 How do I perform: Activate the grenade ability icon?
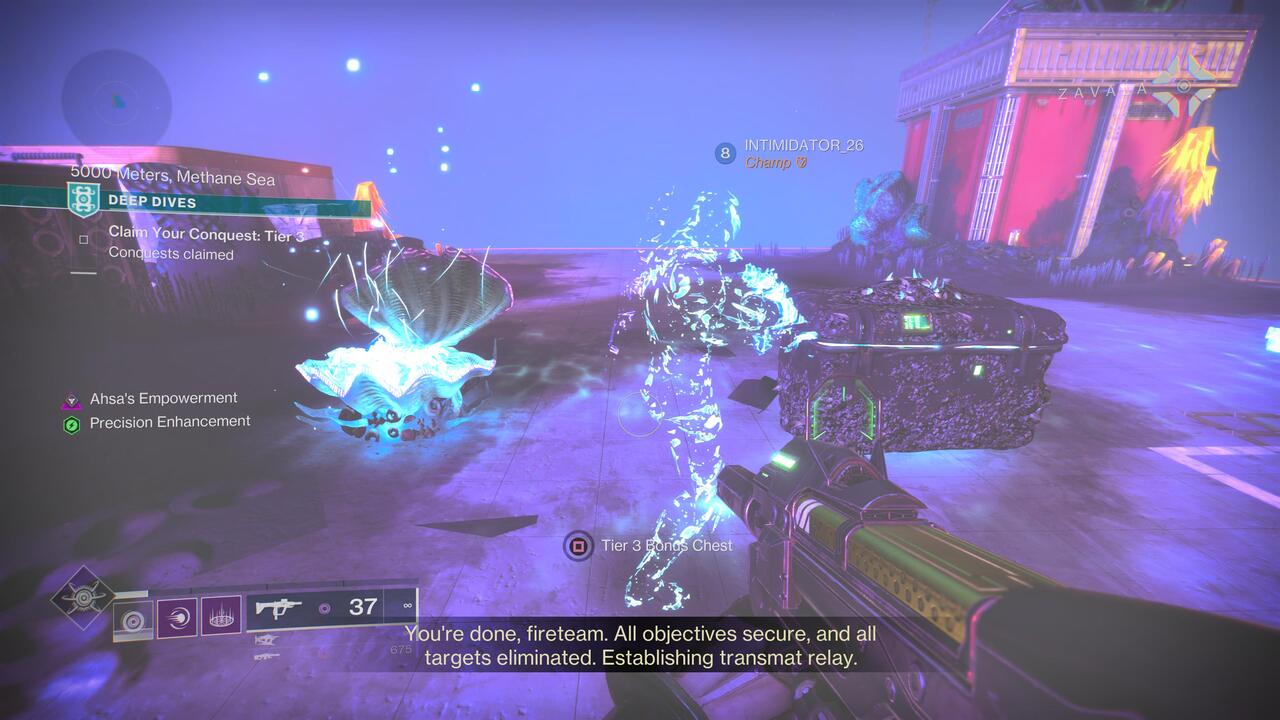coord(221,617)
